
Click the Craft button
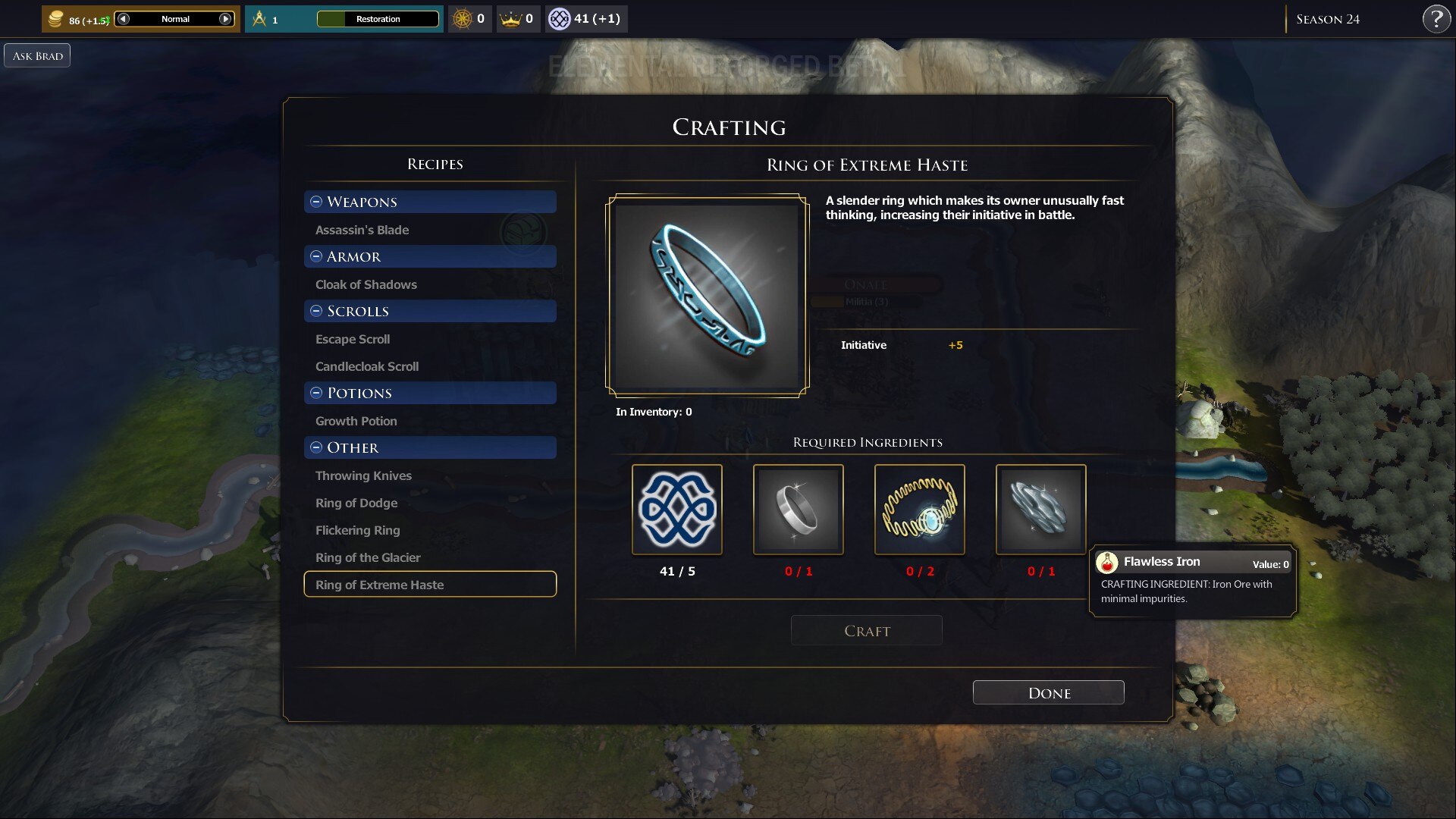(x=866, y=630)
